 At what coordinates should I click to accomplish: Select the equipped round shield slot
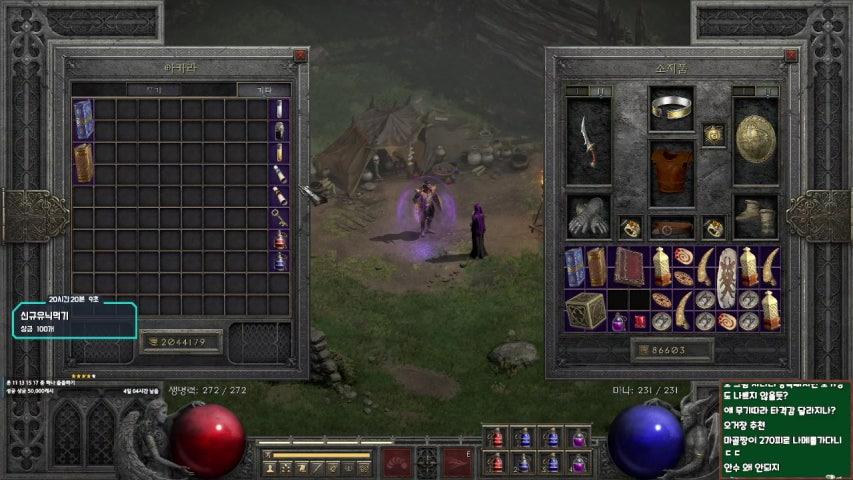755,140
